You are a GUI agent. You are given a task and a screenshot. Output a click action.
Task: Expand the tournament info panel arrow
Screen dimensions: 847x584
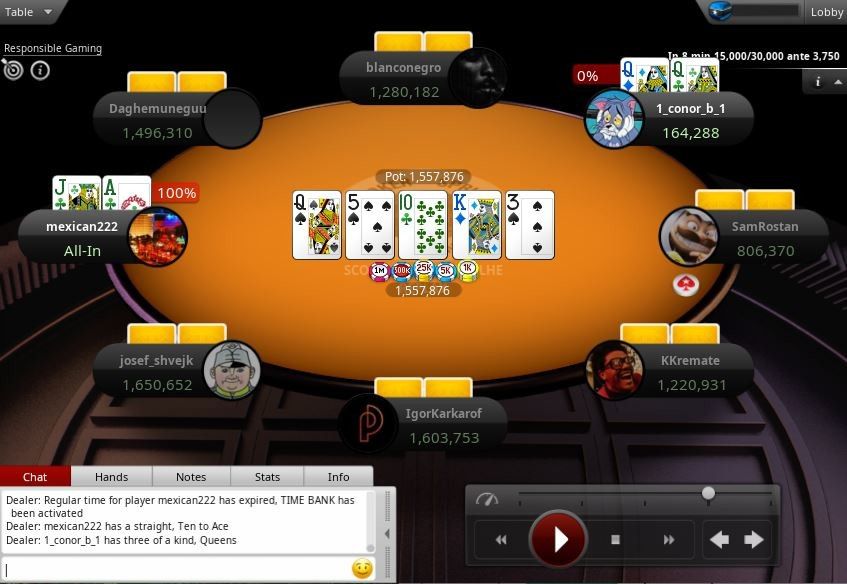(837, 82)
